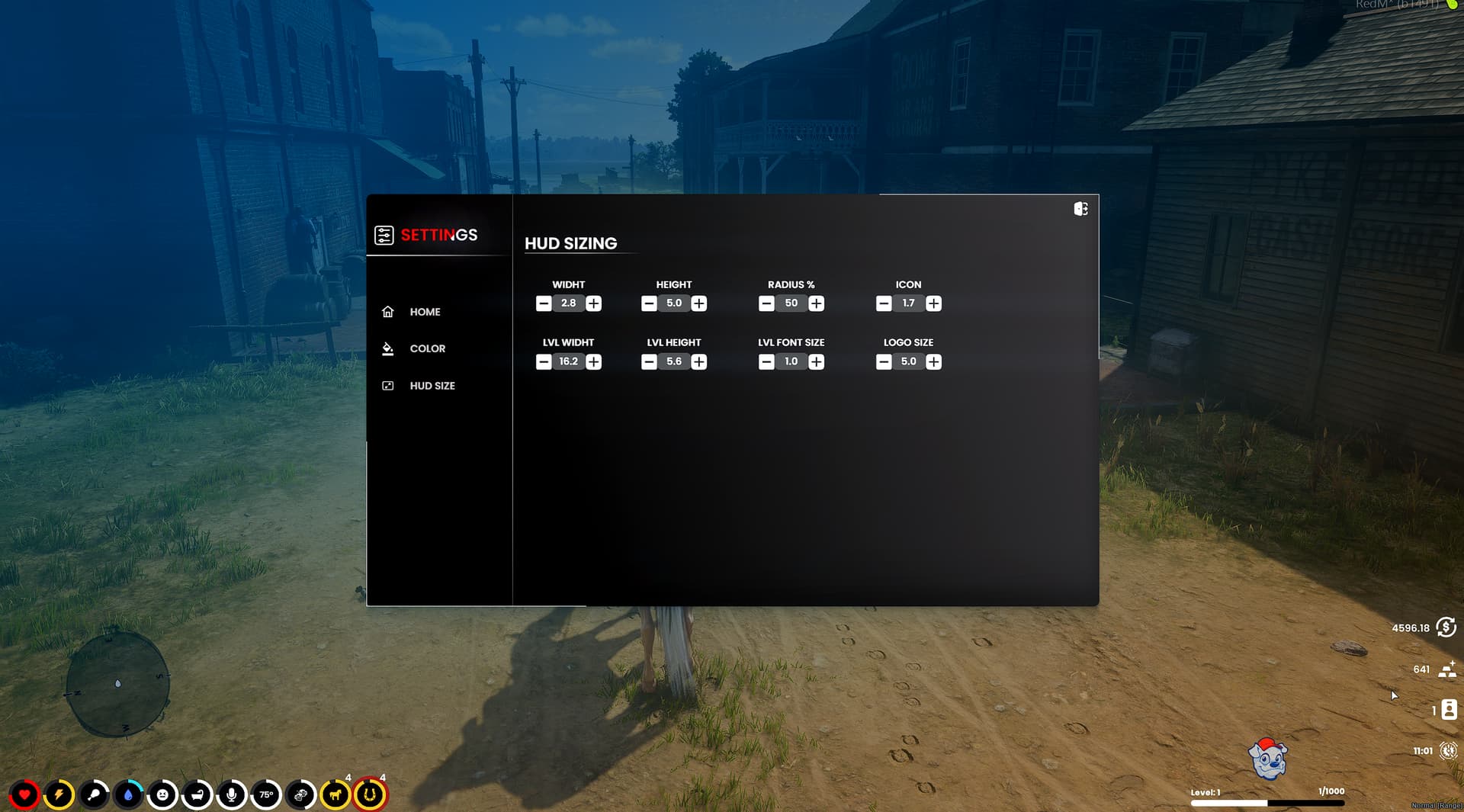Click the hygiene bathtub status icon
Viewport: 1464px width, 812px height.
(x=197, y=794)
